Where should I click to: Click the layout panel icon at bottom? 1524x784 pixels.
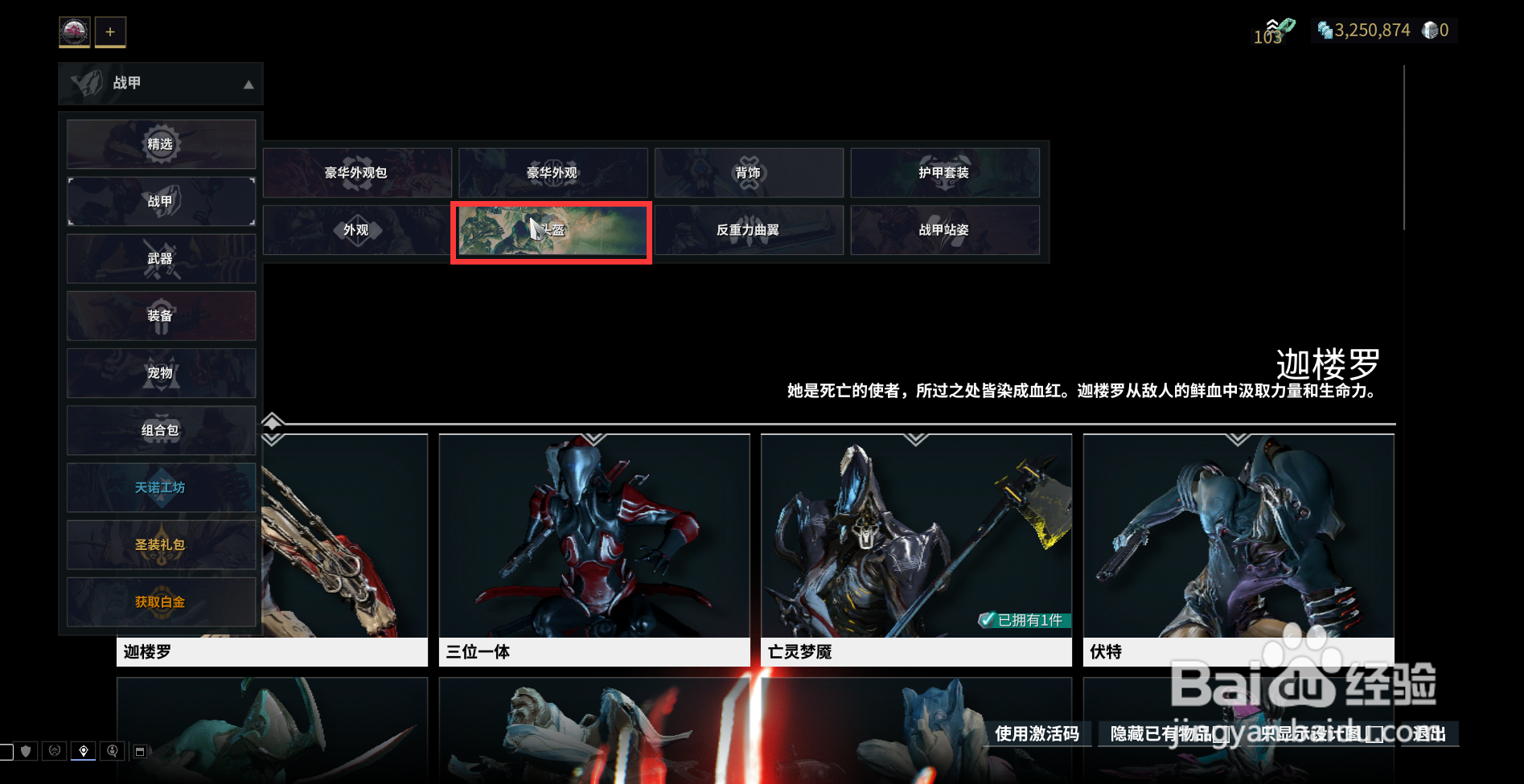tap(140, 750)
